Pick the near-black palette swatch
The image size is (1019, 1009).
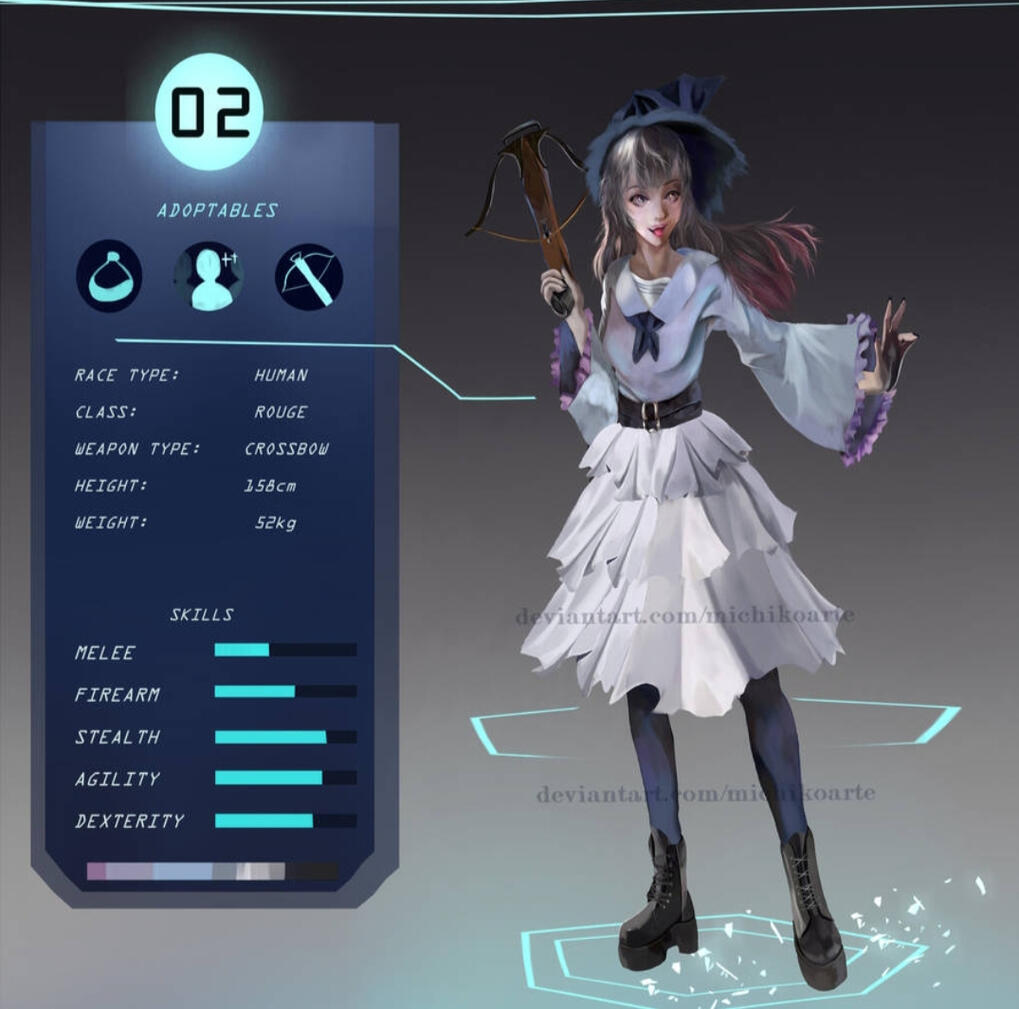point(314,871)
